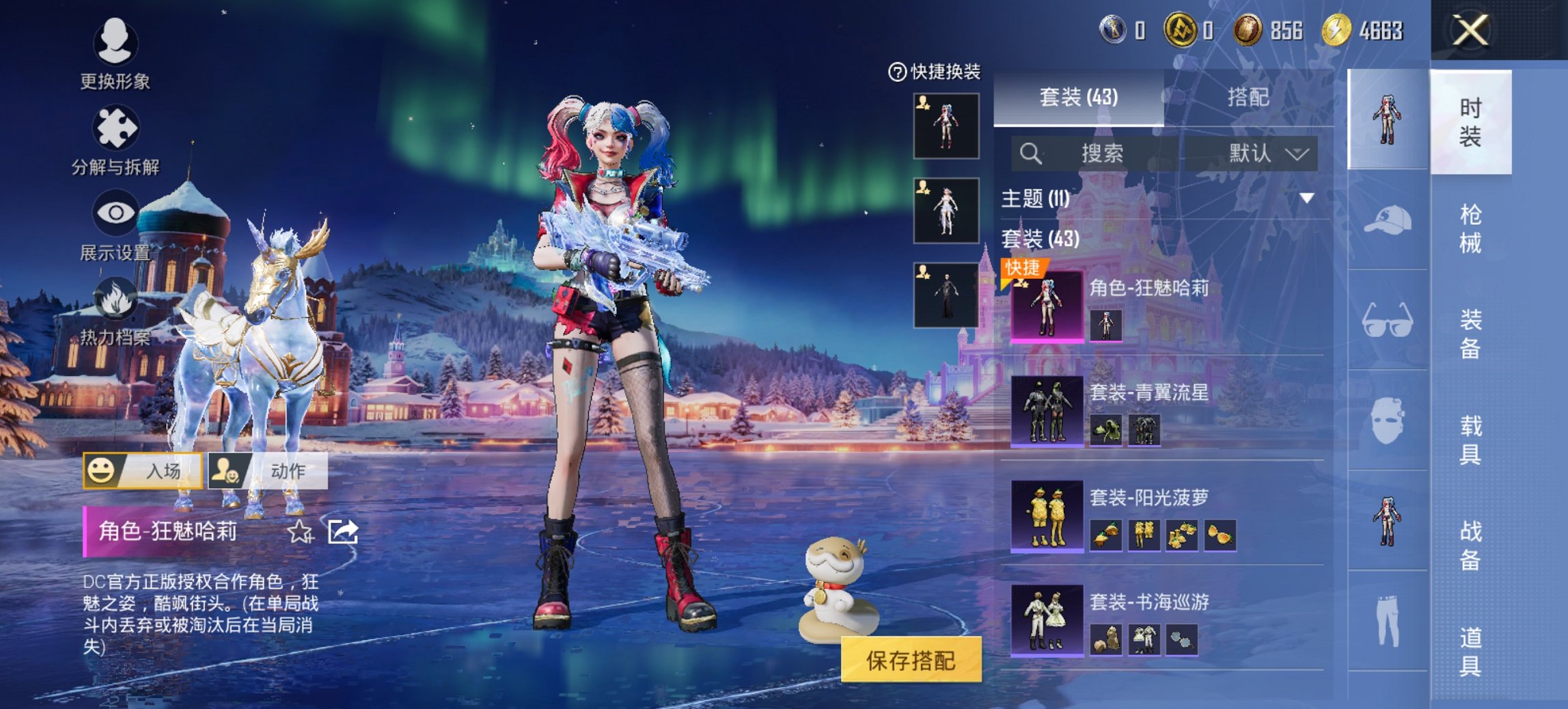
Task: Select the 套装 (43) tab
Action: tap(1078, 97)
